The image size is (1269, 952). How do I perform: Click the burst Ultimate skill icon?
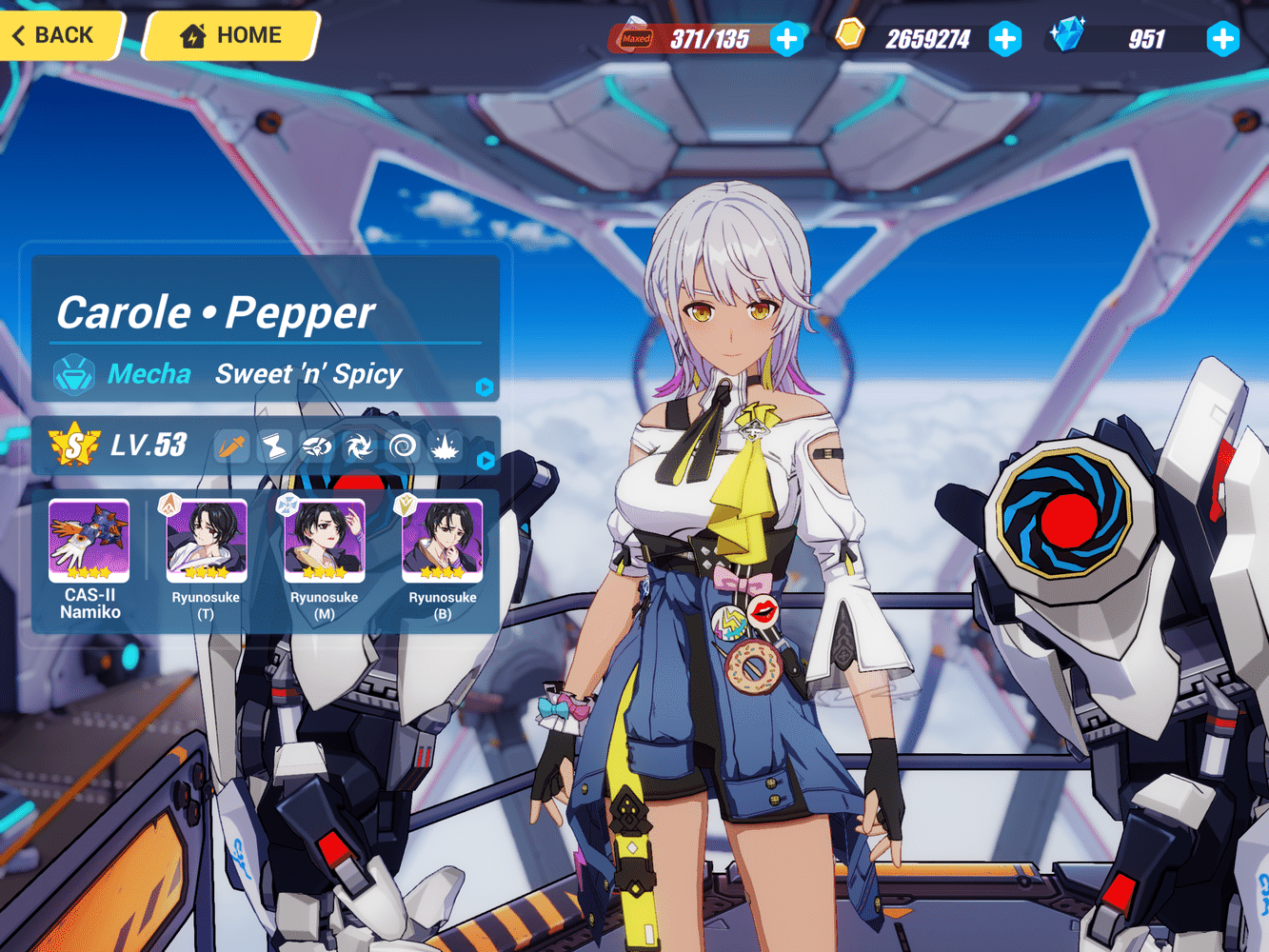coord(444,447)
